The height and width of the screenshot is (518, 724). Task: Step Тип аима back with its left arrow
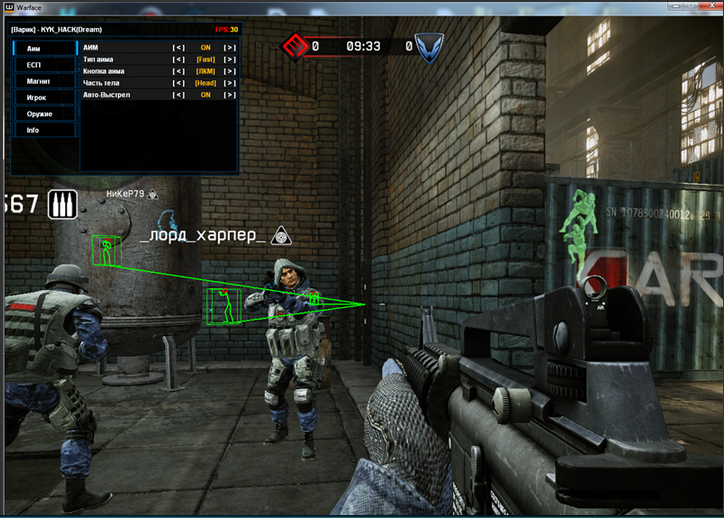click(179, 59)
